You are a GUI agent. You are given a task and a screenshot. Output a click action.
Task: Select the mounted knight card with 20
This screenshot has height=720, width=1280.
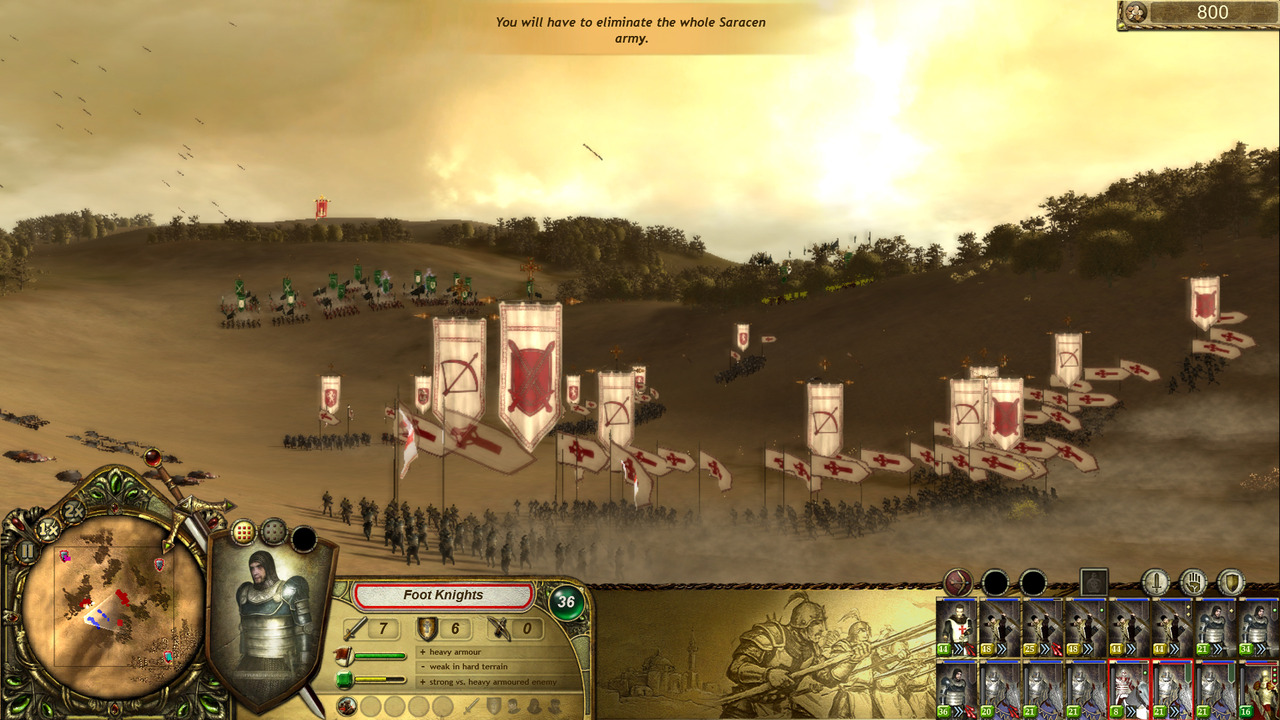pyautogui.click(x=999, y=689)
